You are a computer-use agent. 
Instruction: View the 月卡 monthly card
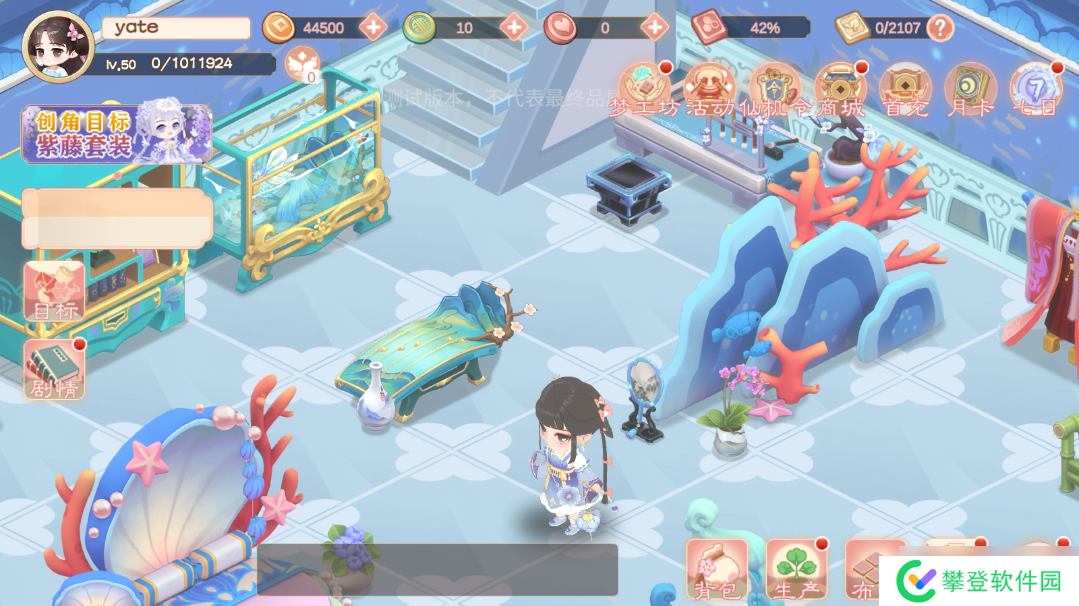tap(970, 90)
